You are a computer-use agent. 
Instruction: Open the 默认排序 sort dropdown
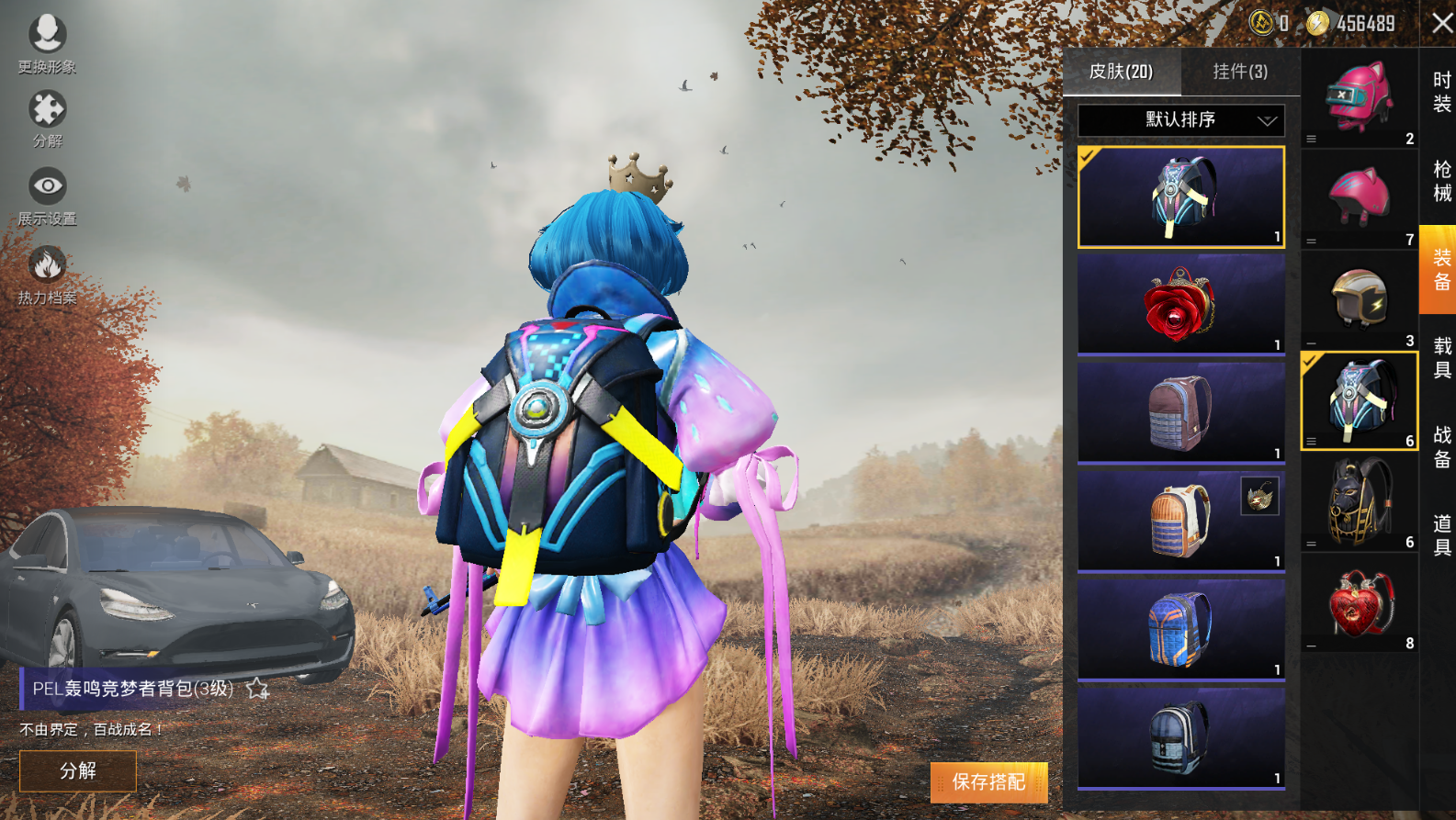(1181, 119)
